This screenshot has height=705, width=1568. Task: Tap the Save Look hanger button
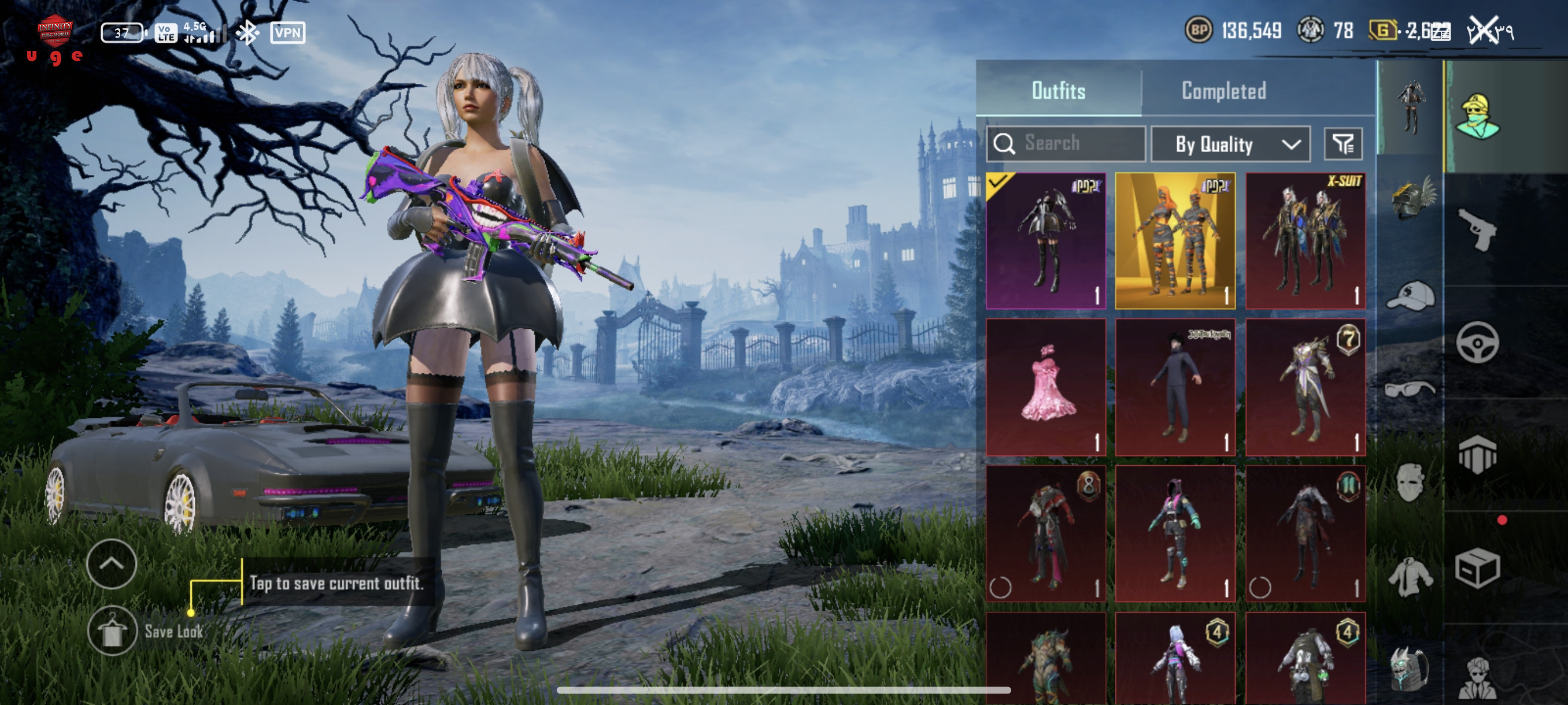[x=112, y=631]
